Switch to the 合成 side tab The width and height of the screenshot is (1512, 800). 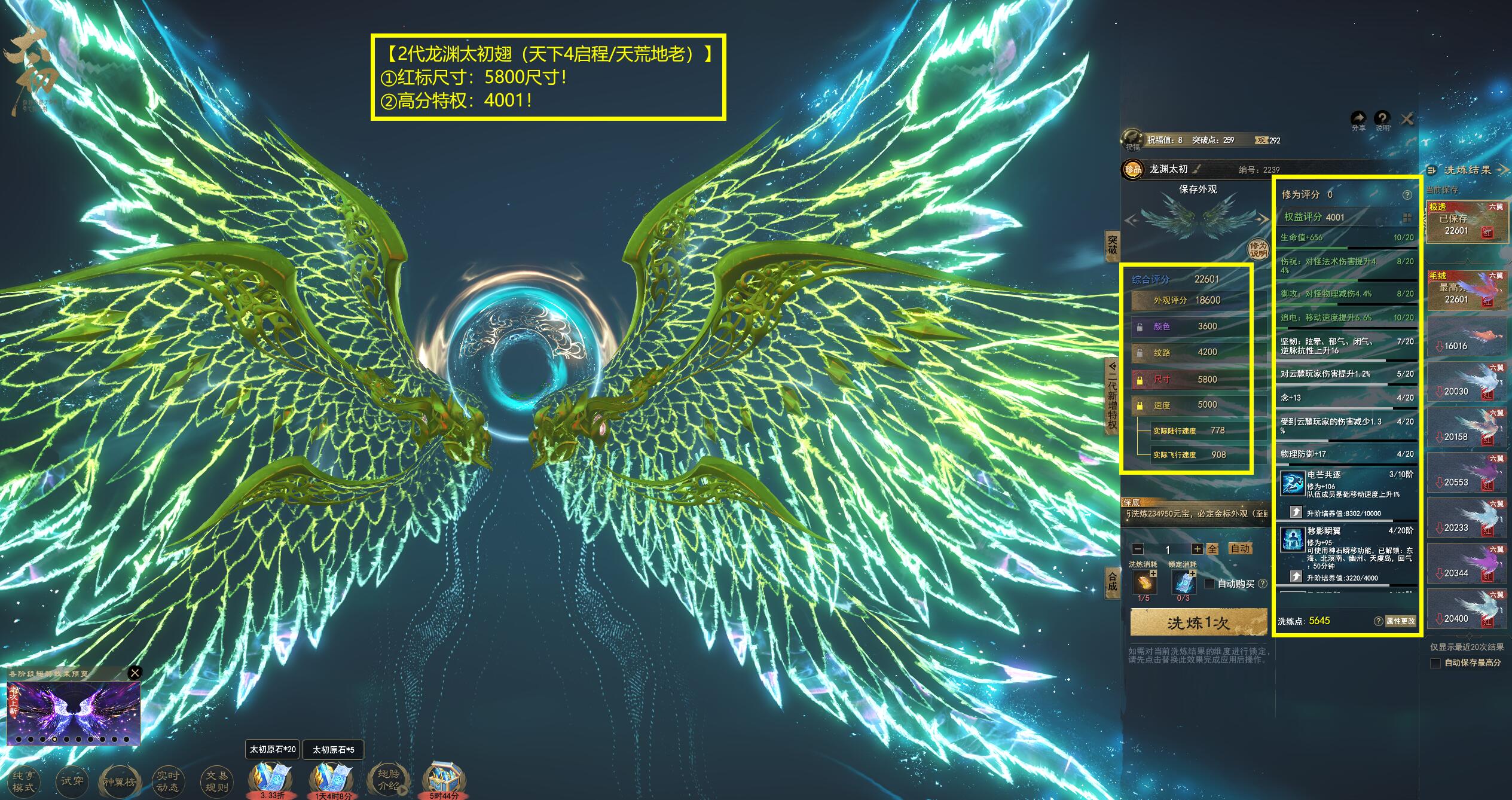1112,581
